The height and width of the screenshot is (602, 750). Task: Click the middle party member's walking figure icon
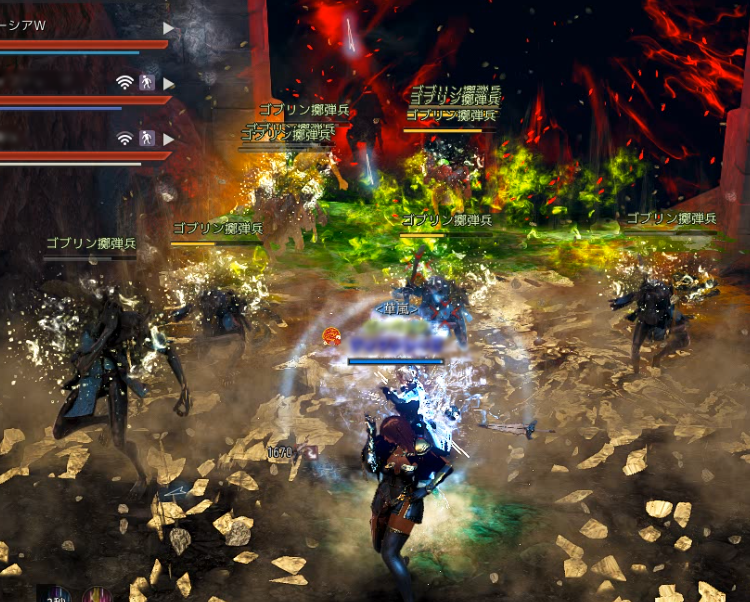click(146, 82)
